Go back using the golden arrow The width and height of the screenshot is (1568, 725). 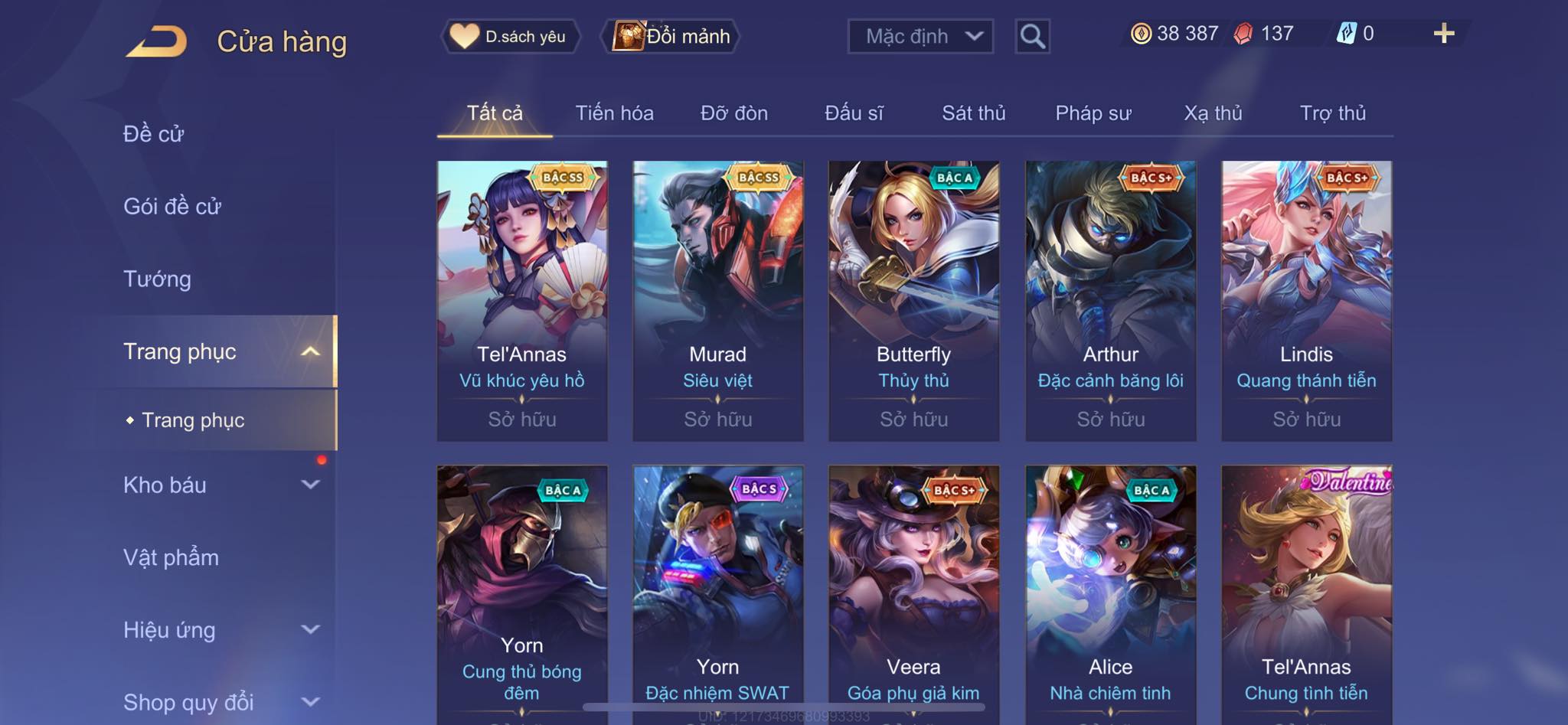157,41
